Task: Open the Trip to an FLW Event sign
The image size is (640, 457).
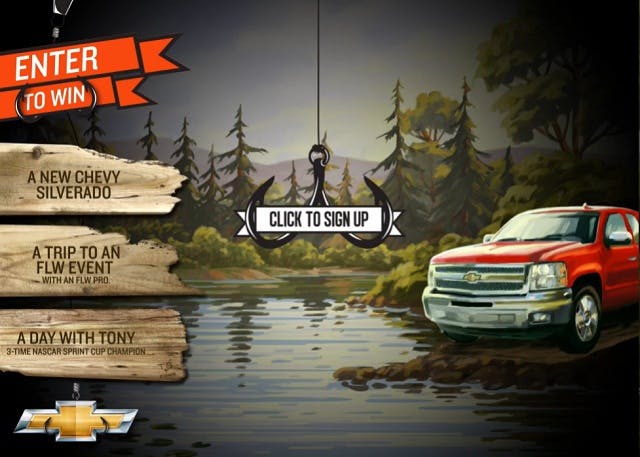Action: pos(88,259)
